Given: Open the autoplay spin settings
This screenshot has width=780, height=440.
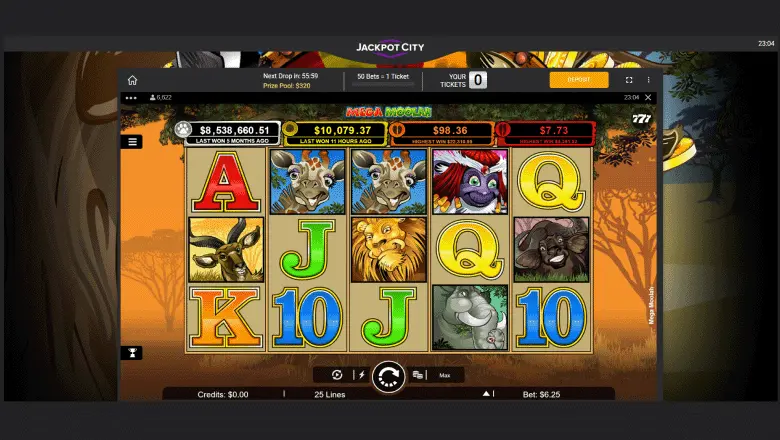Looking at the screenshot, I should (x=337, y=375).
